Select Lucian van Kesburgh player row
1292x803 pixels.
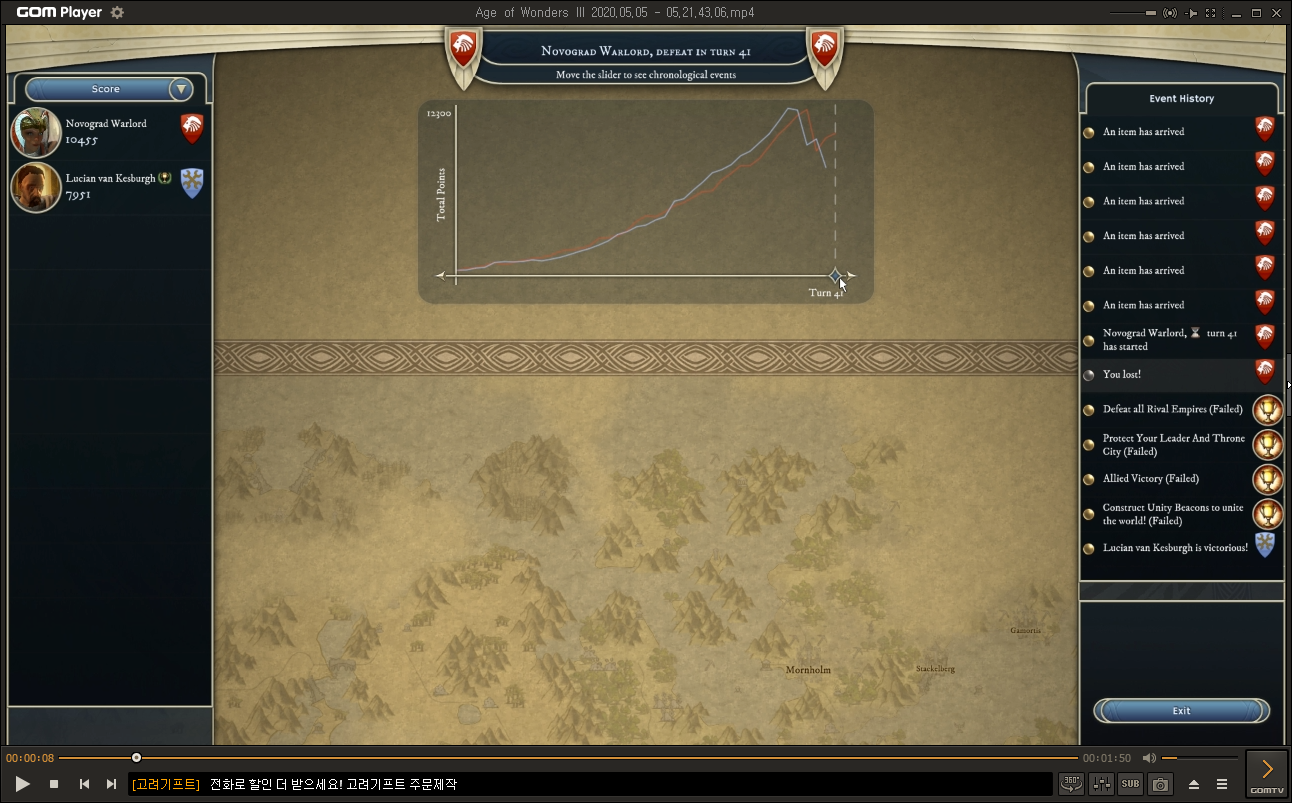click(108, 187)
